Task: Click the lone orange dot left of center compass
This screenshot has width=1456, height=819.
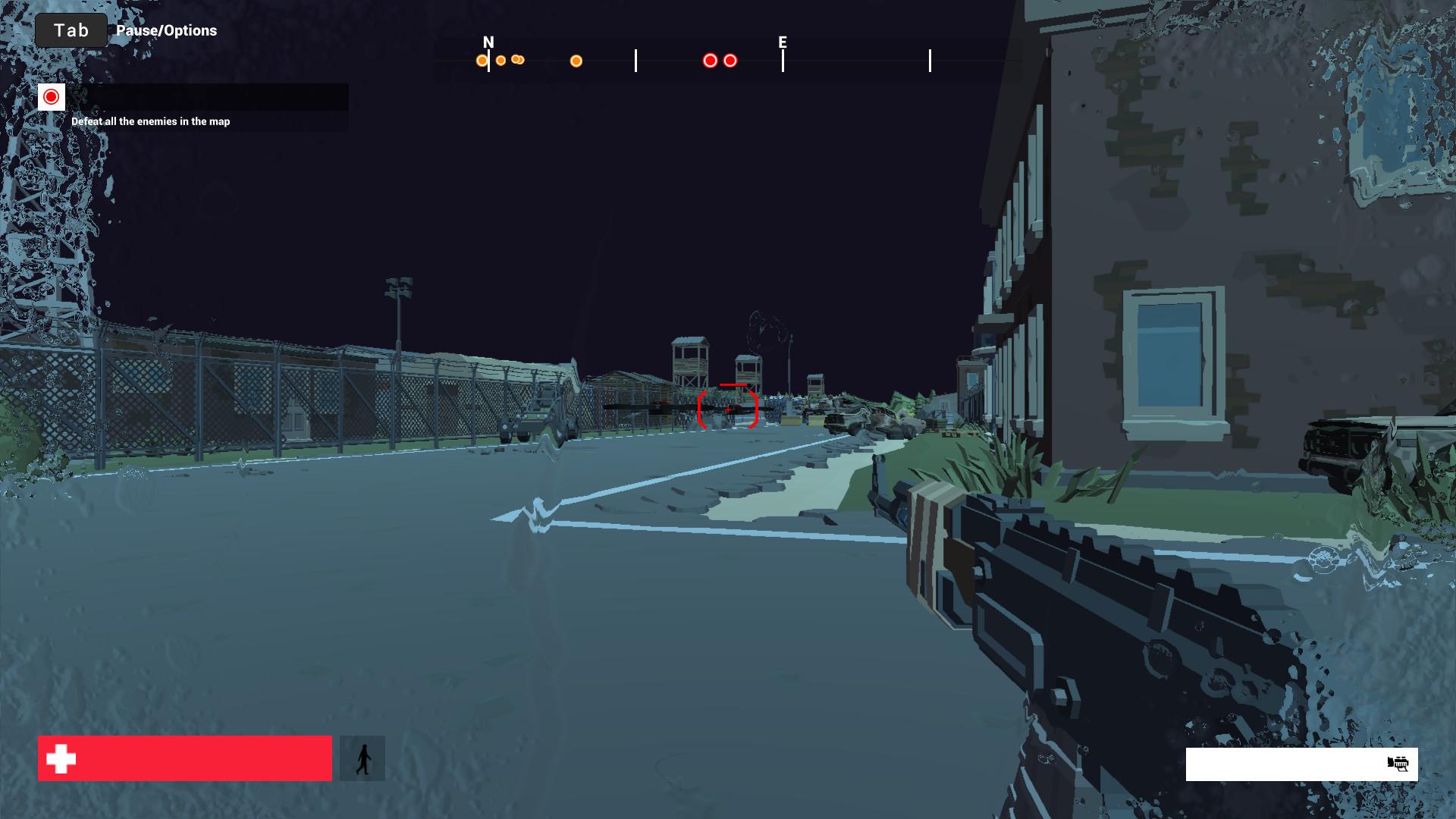Action: (576, 61)
